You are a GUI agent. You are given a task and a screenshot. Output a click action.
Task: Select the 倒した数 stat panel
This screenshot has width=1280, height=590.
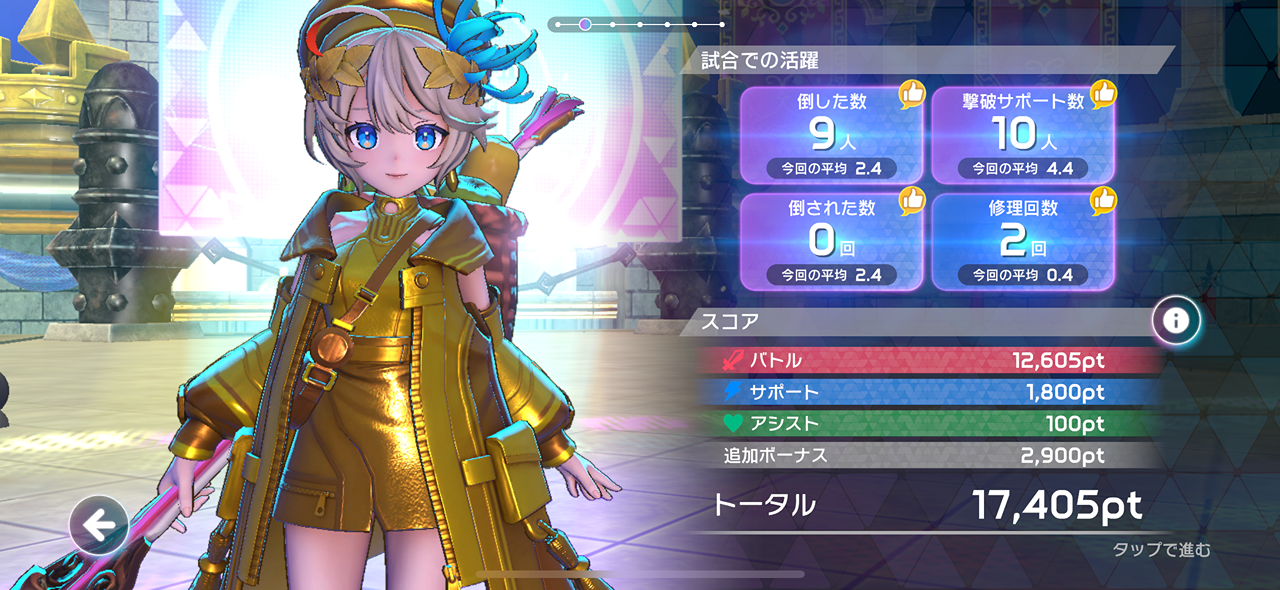tap(830, 135)
